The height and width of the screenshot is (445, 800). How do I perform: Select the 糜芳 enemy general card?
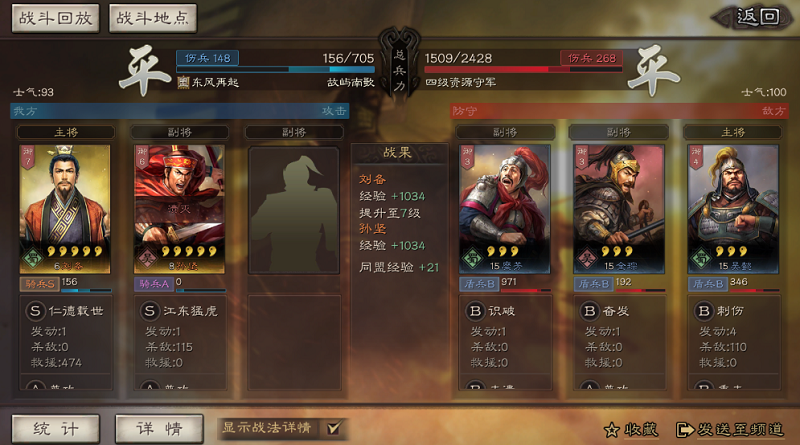504,208
